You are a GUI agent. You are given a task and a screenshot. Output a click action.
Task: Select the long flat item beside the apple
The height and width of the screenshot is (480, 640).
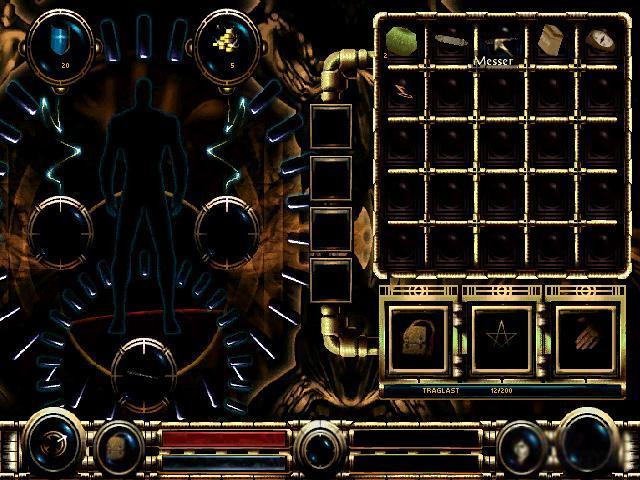pos(451,42)
